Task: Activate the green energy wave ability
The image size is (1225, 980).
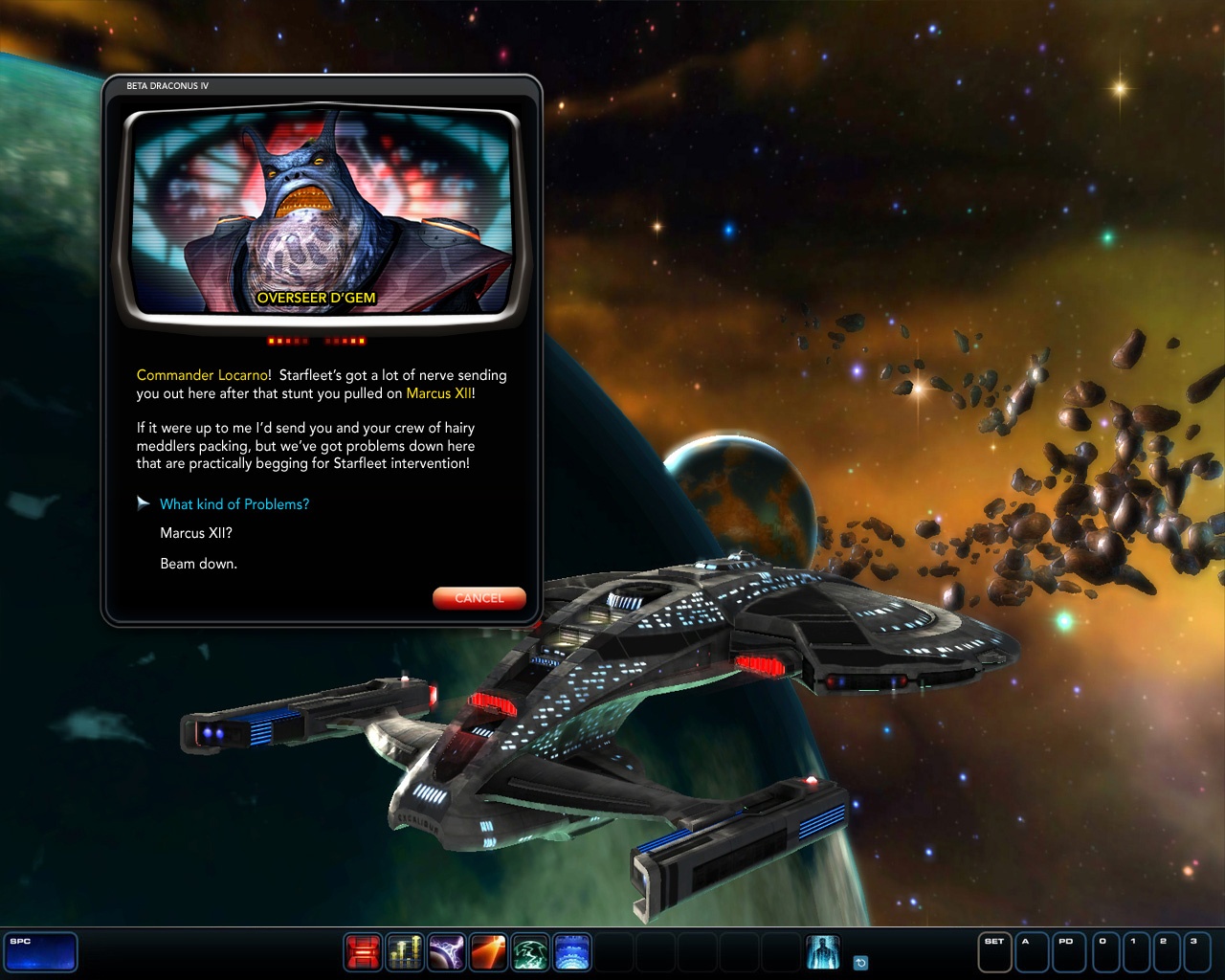Action: (531, 952)
